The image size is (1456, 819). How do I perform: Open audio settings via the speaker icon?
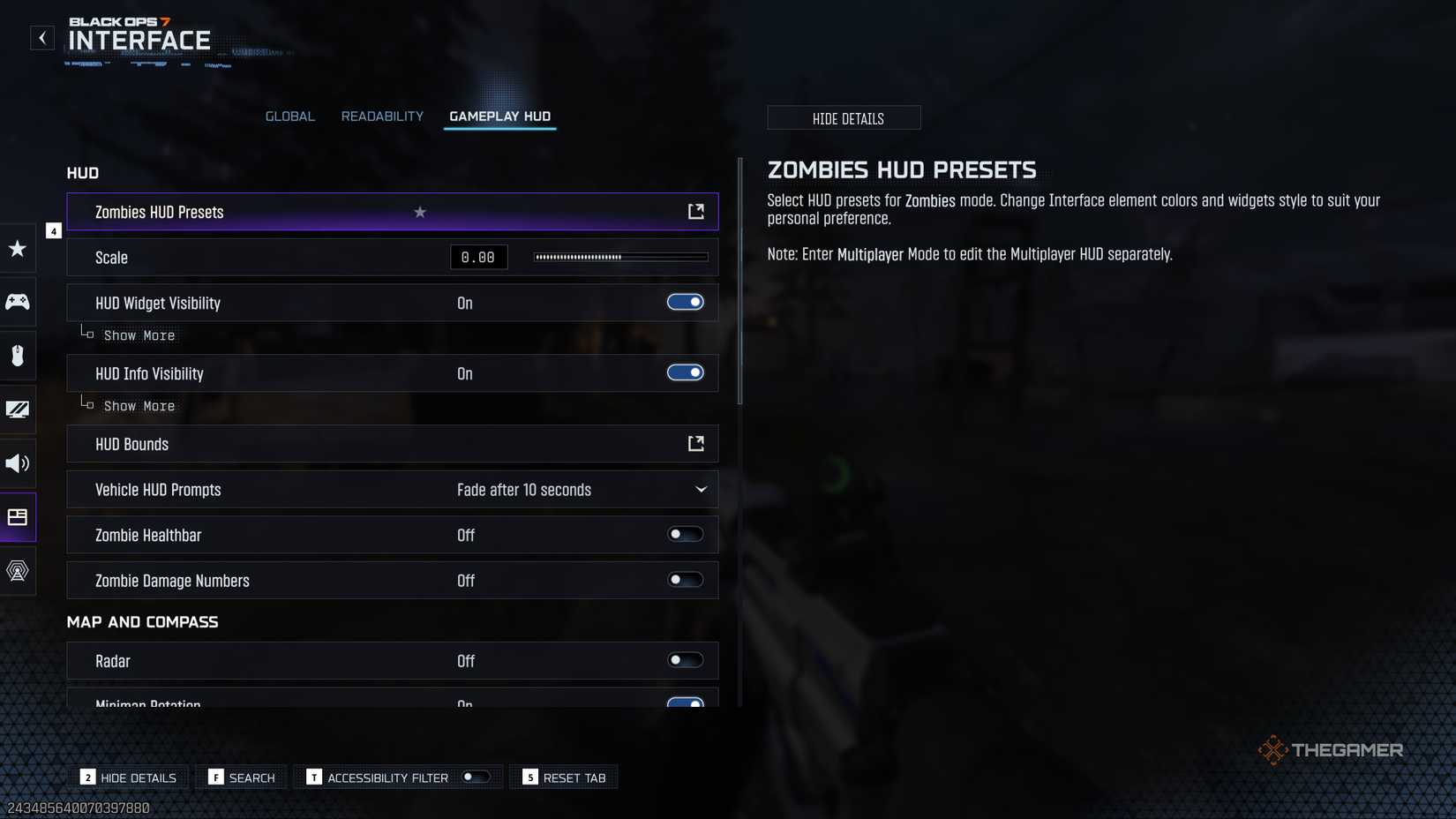click(17, 463)
